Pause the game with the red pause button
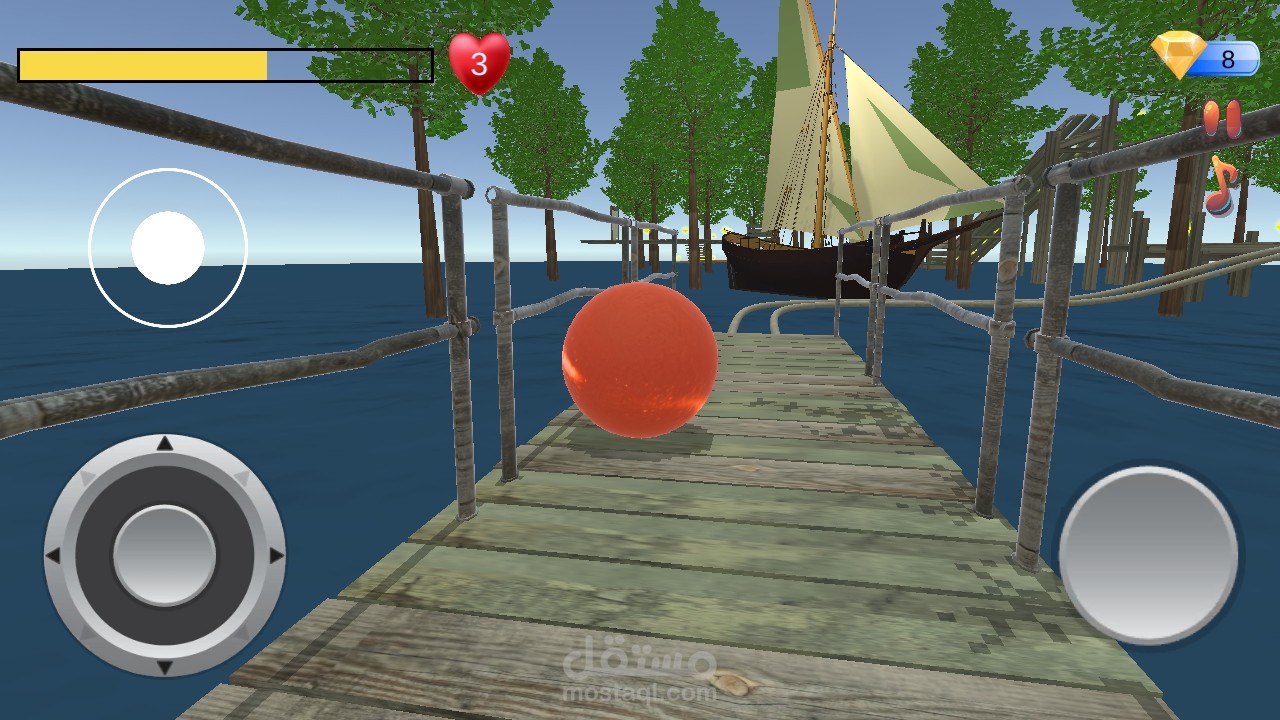 point(1221,118)
